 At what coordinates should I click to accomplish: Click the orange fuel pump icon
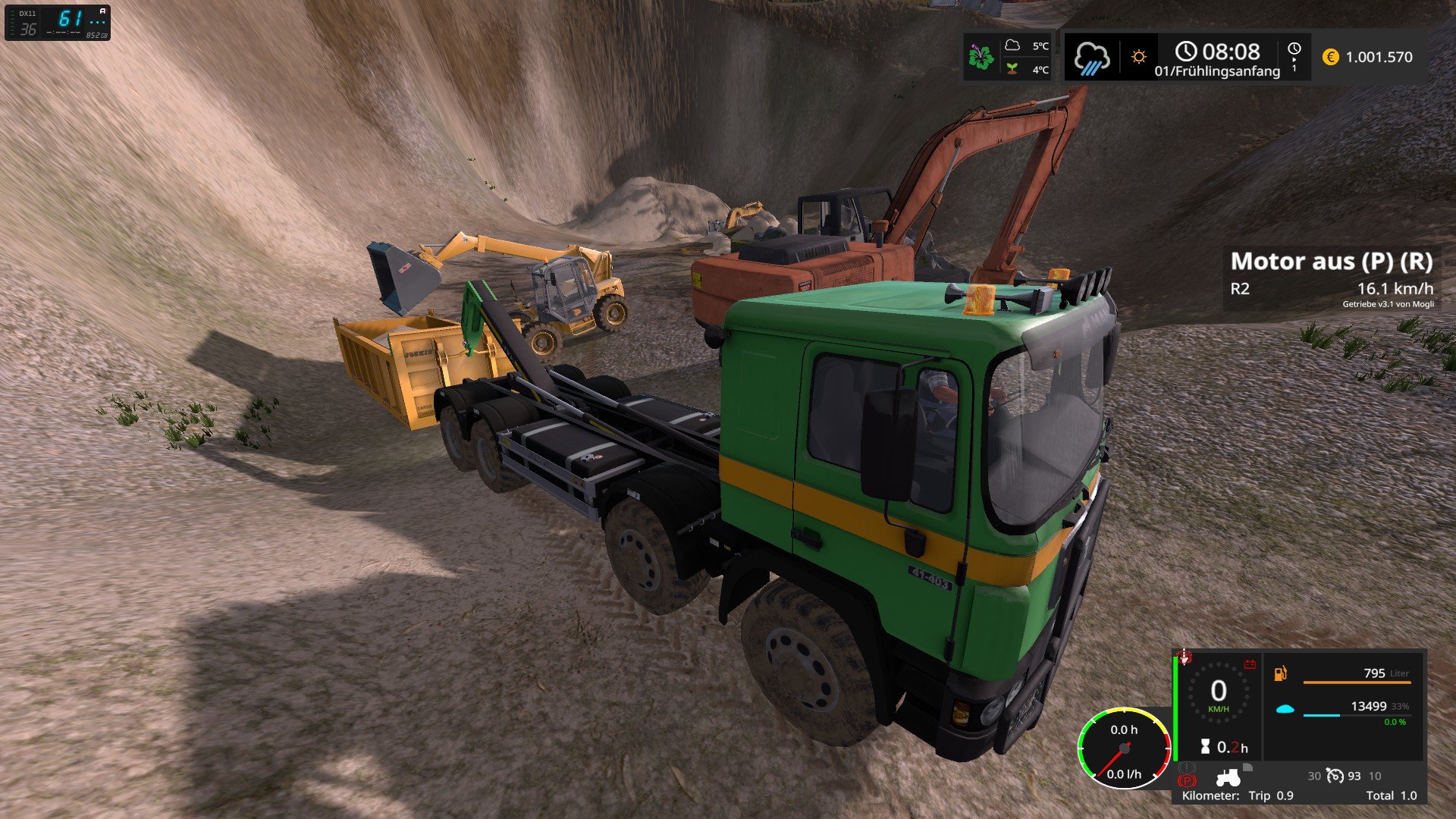(x=1281, y=673)
